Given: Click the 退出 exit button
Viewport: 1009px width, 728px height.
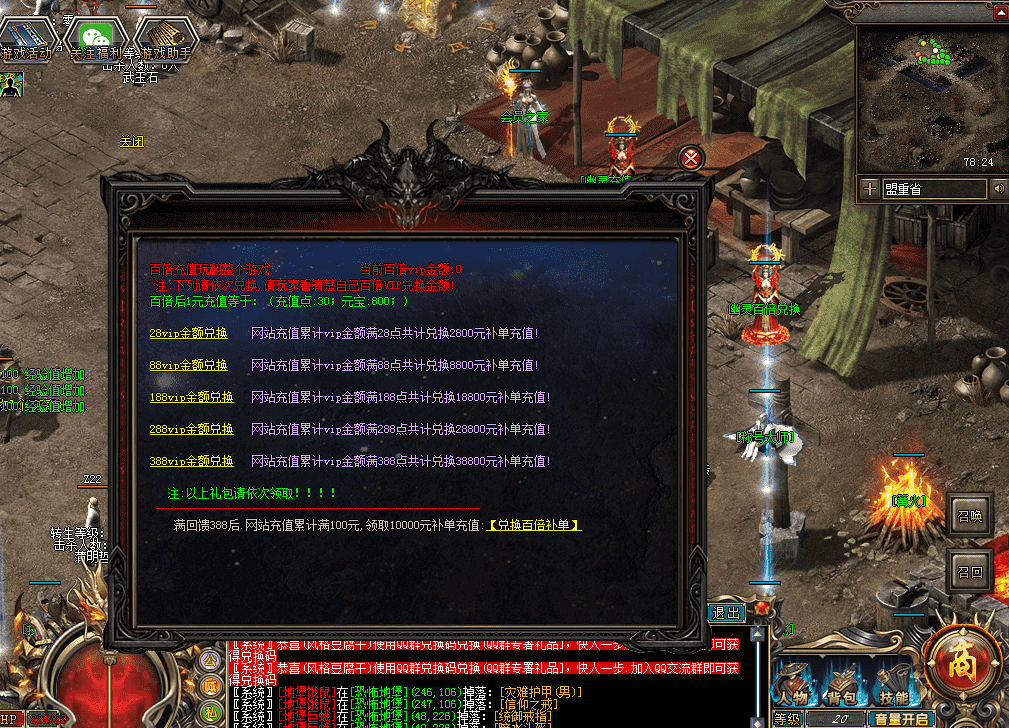Looking at the screenshot, I should coord(727,613).
